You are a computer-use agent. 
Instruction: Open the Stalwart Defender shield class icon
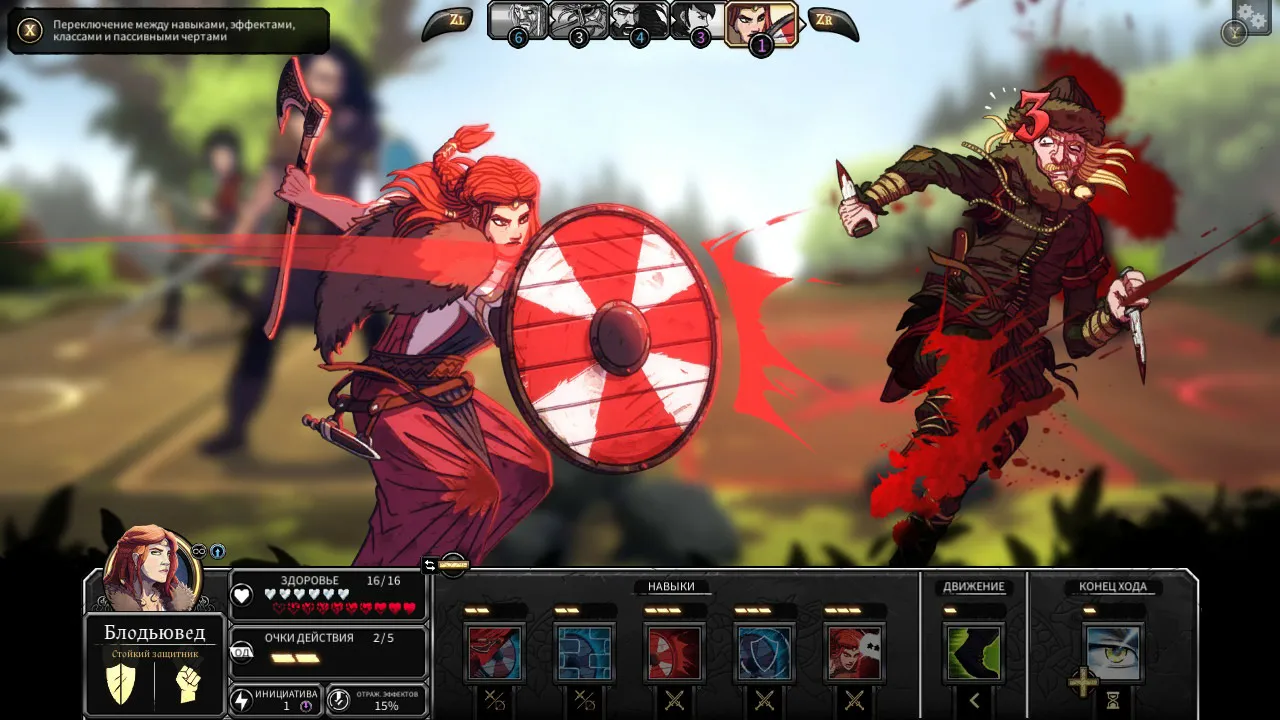pyautogui.click(x=121, y=684)
